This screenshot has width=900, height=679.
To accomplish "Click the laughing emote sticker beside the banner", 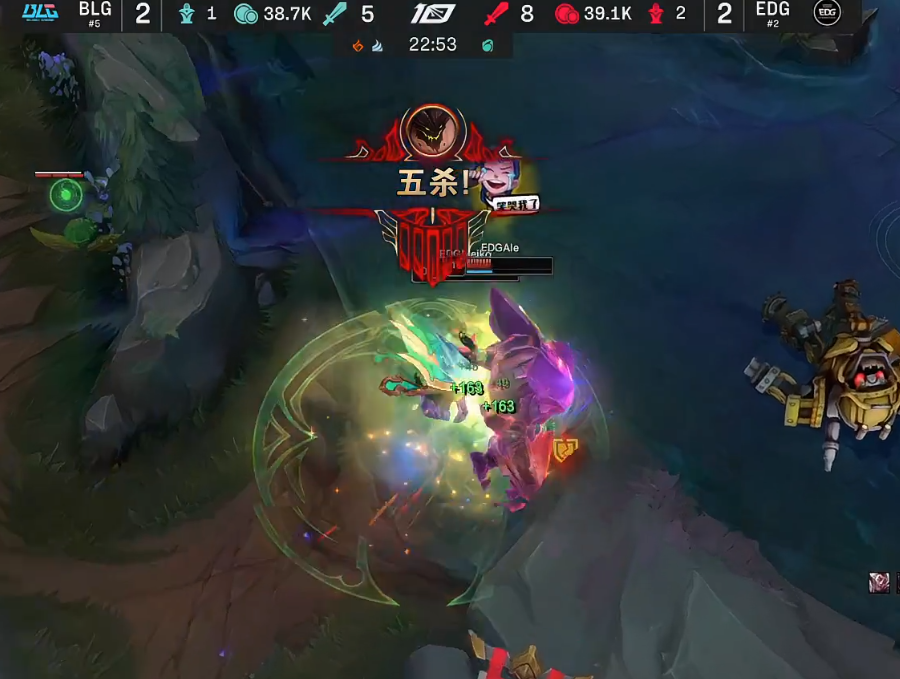I will (x=509, y=185).
